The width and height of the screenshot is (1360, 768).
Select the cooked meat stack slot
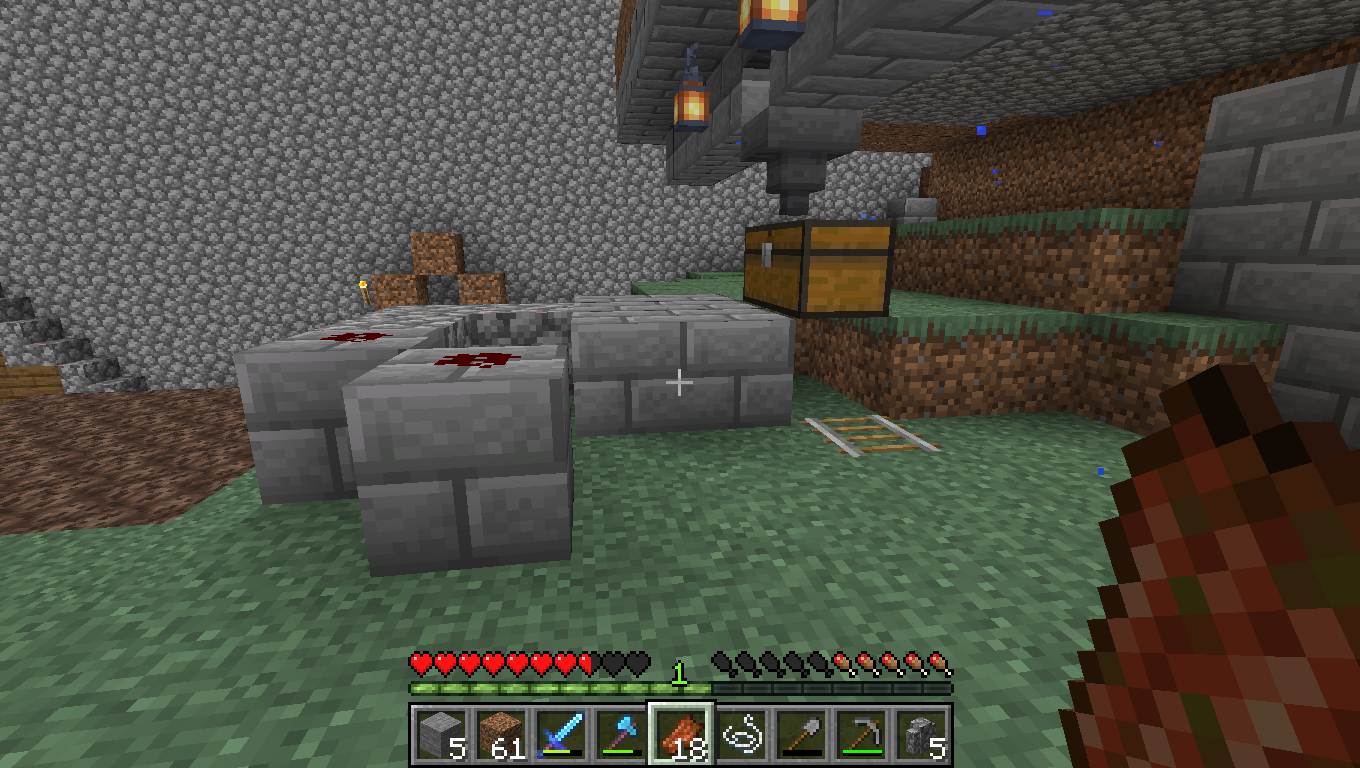681,735
